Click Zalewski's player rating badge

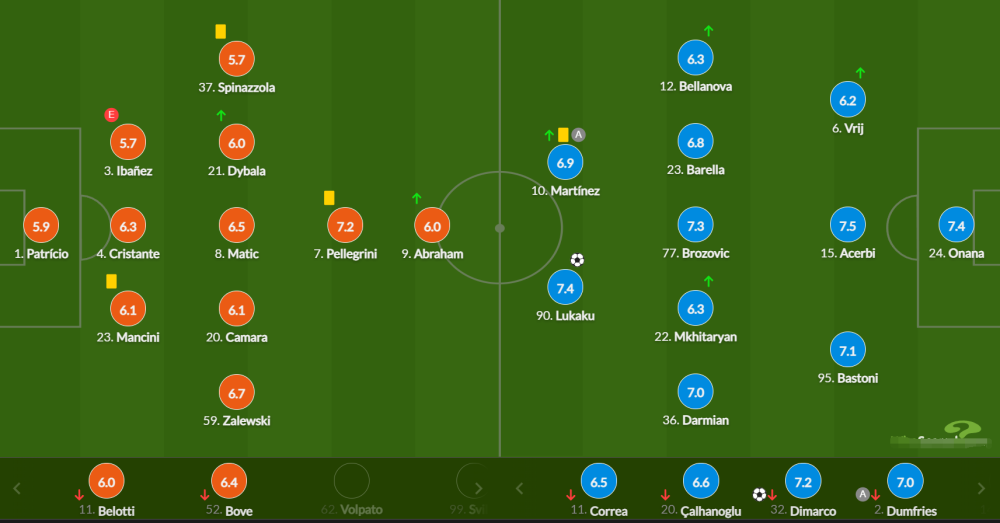point(237,394)
